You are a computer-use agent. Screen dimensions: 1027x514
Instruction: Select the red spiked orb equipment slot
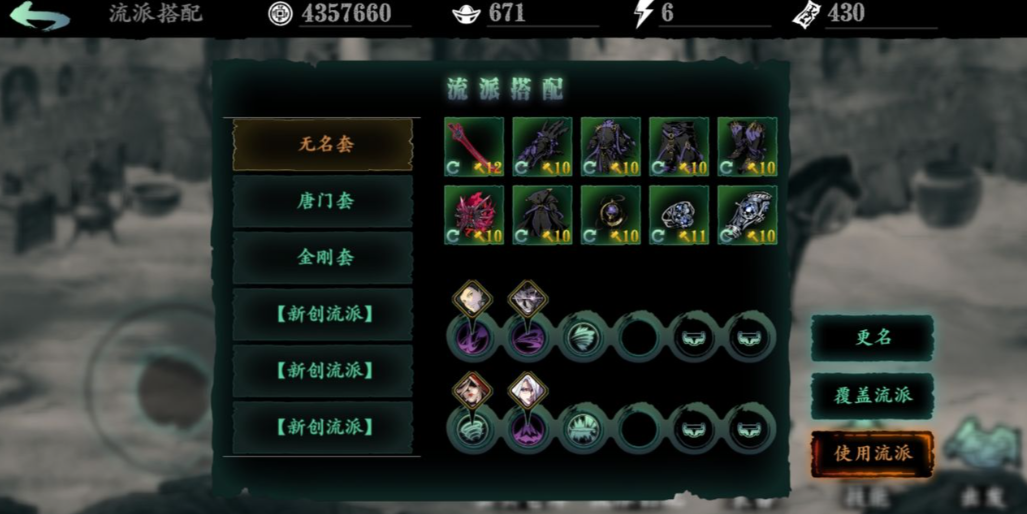tap(474, 214)
